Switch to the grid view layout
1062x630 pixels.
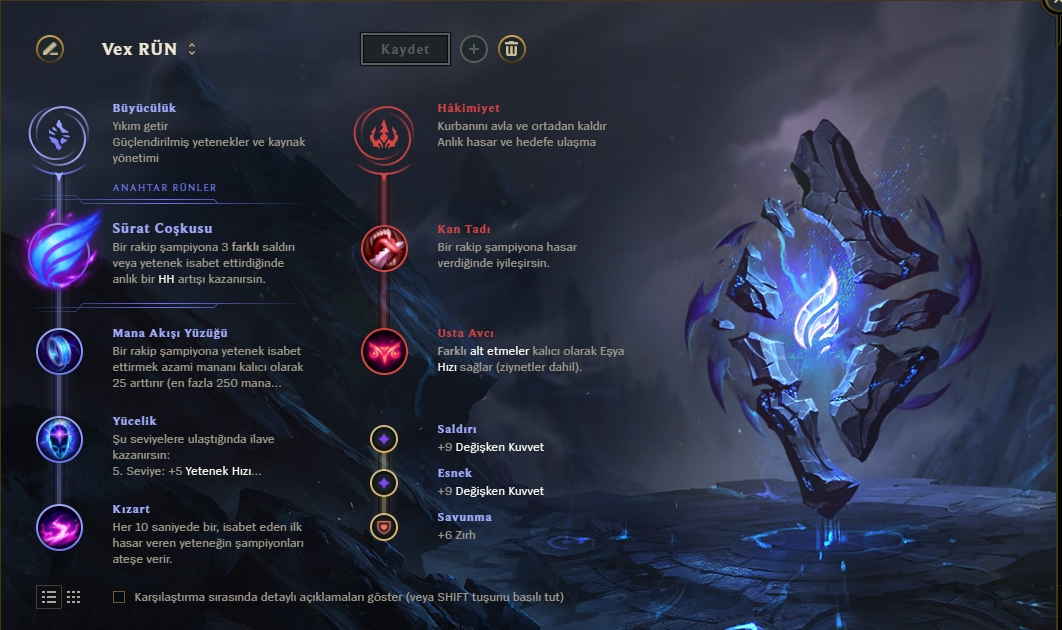pos(74,597)
